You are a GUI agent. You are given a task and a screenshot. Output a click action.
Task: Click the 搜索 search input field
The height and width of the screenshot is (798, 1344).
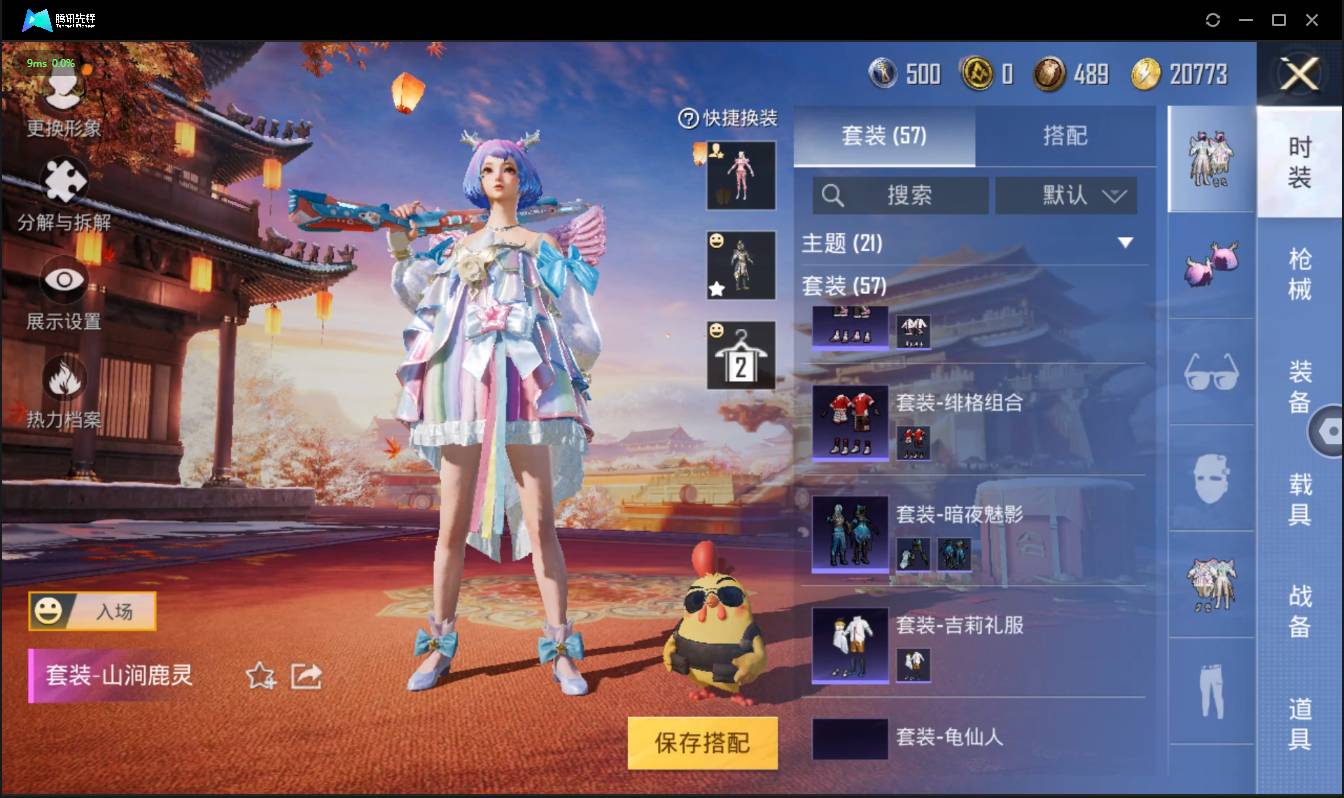point(900,196)
